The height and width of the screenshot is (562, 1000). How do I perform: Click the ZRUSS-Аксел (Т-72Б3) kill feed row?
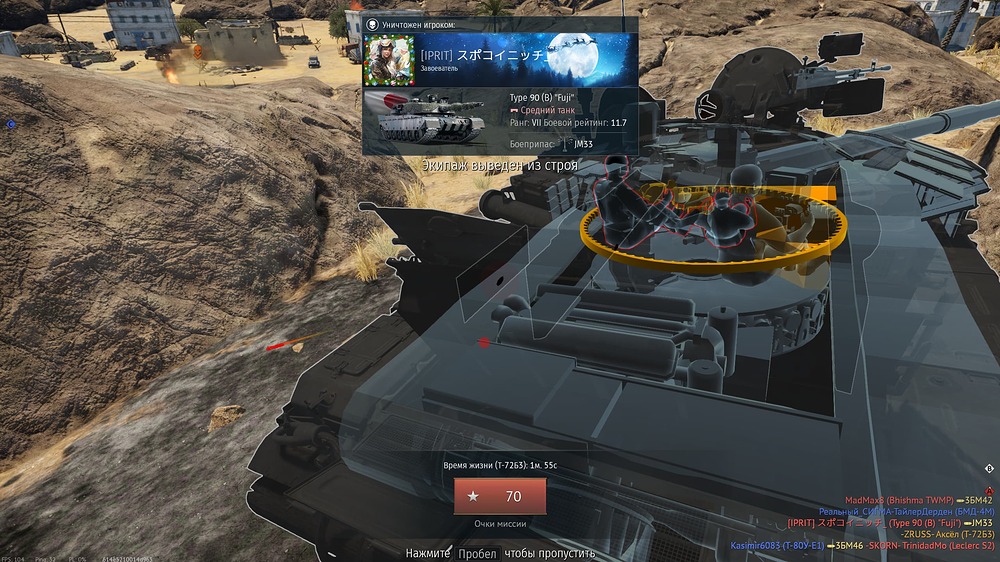[x=945, y=534]
